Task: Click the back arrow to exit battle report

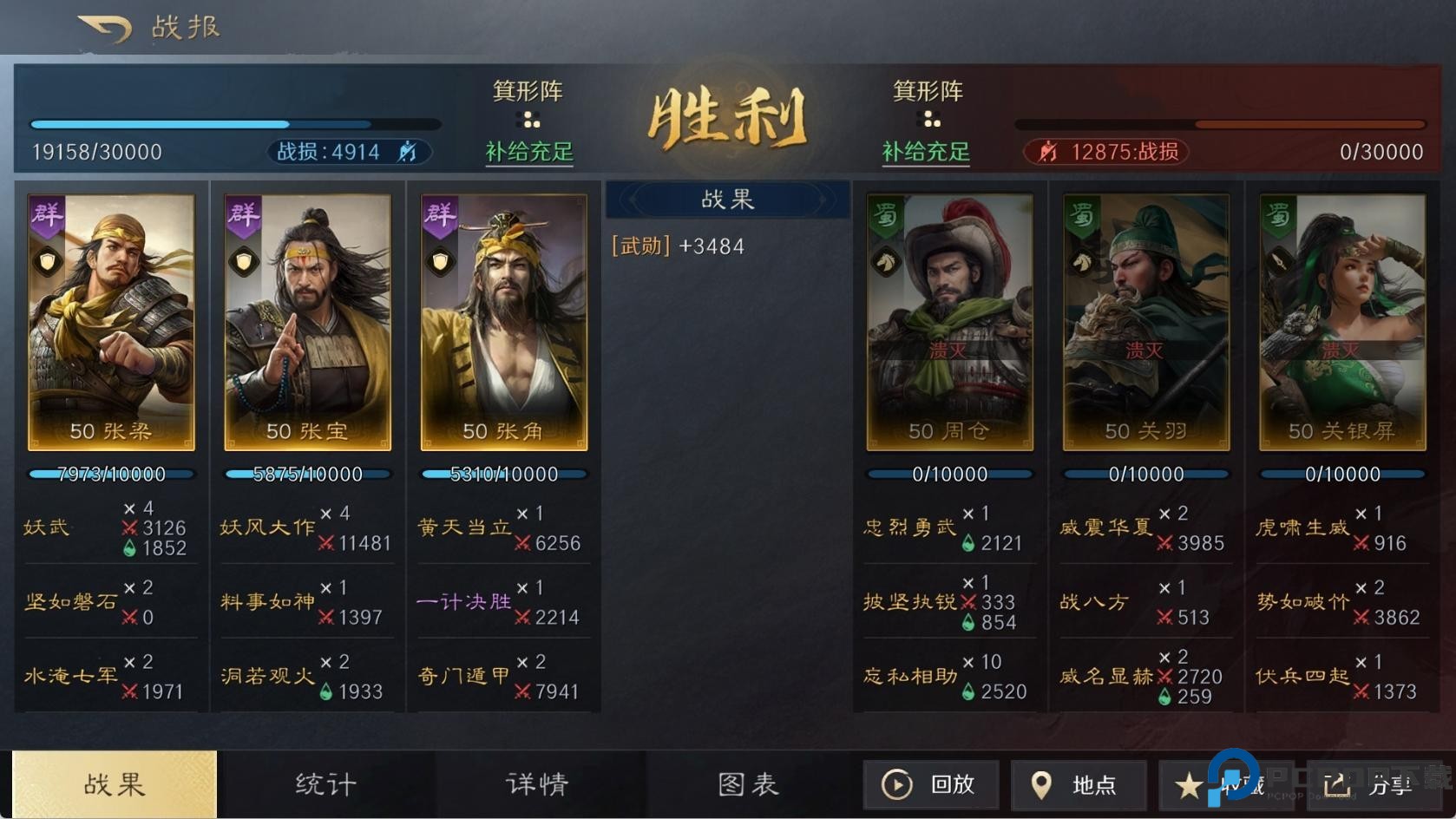Action: (x=102, y=26)
